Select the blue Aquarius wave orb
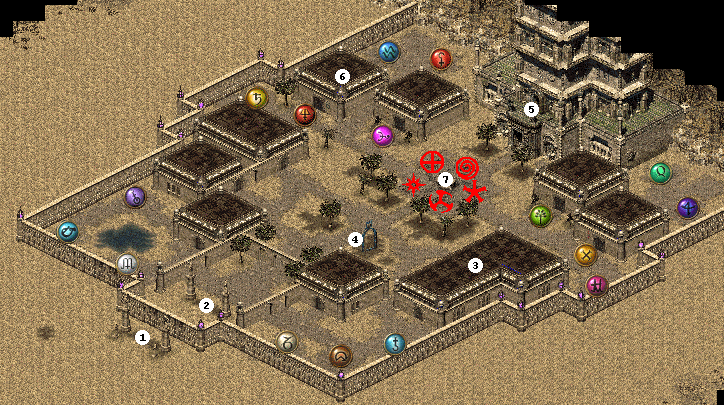Screen dimensions: 724x406 tap(389, 52)
